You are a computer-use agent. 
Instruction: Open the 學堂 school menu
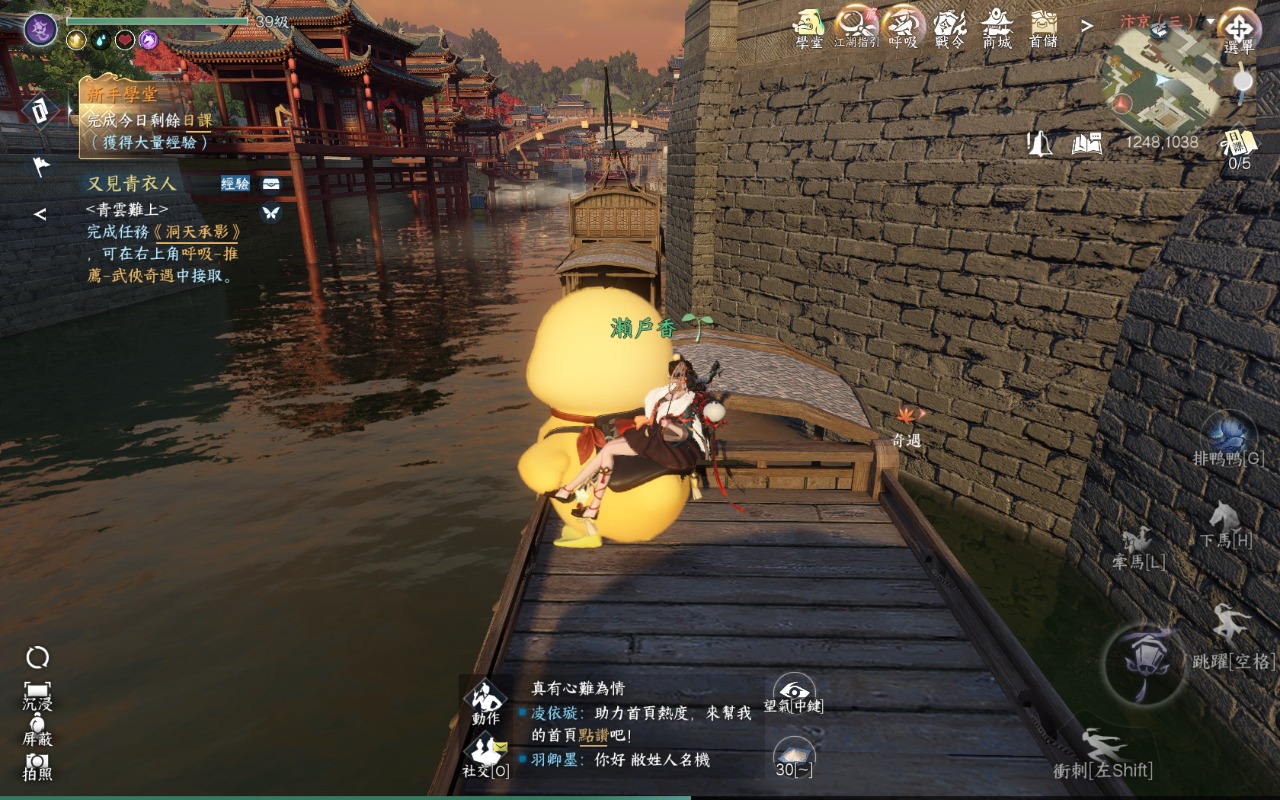(x=808, y=24)
